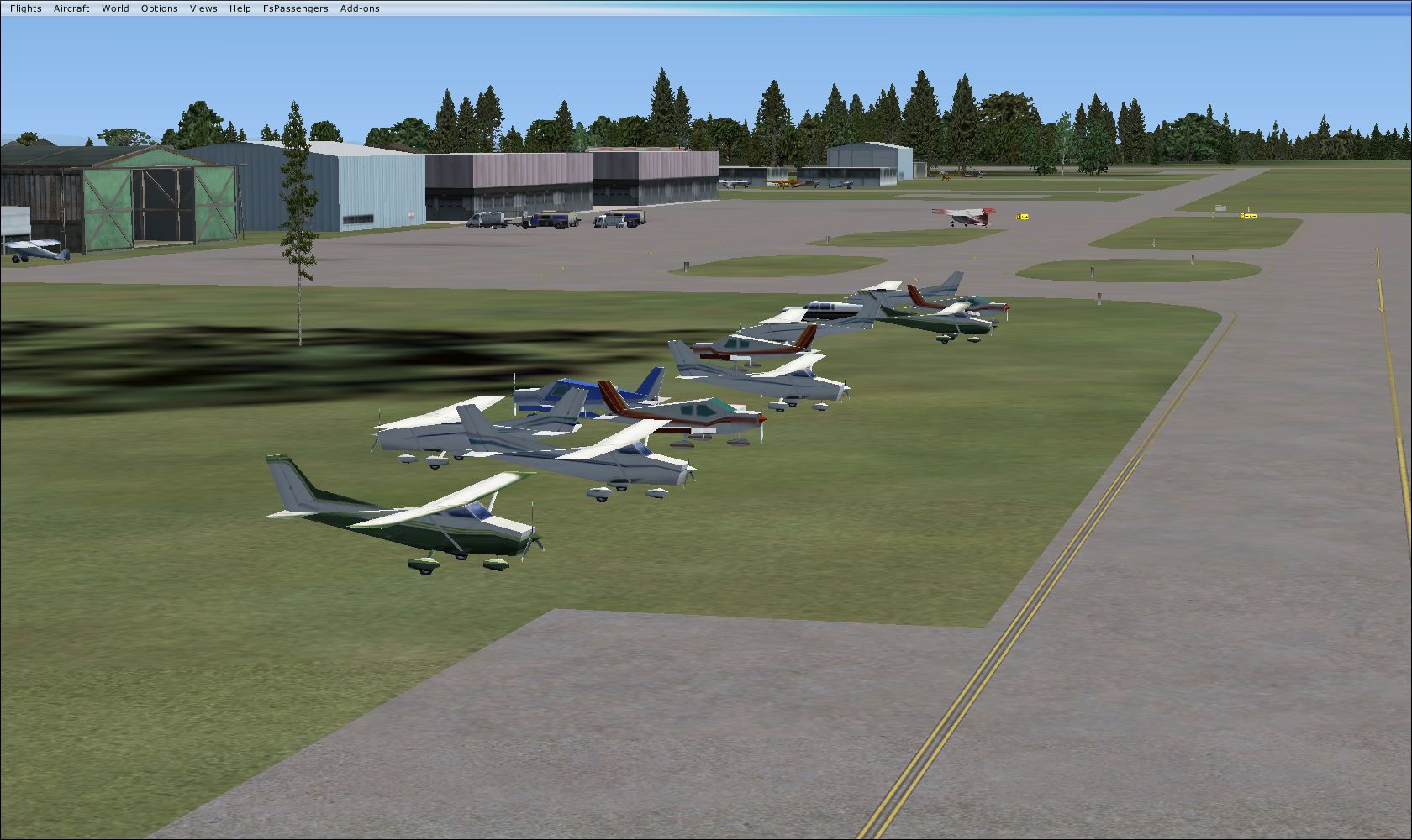Open the Aircraft menu

[x=71, y=8]
